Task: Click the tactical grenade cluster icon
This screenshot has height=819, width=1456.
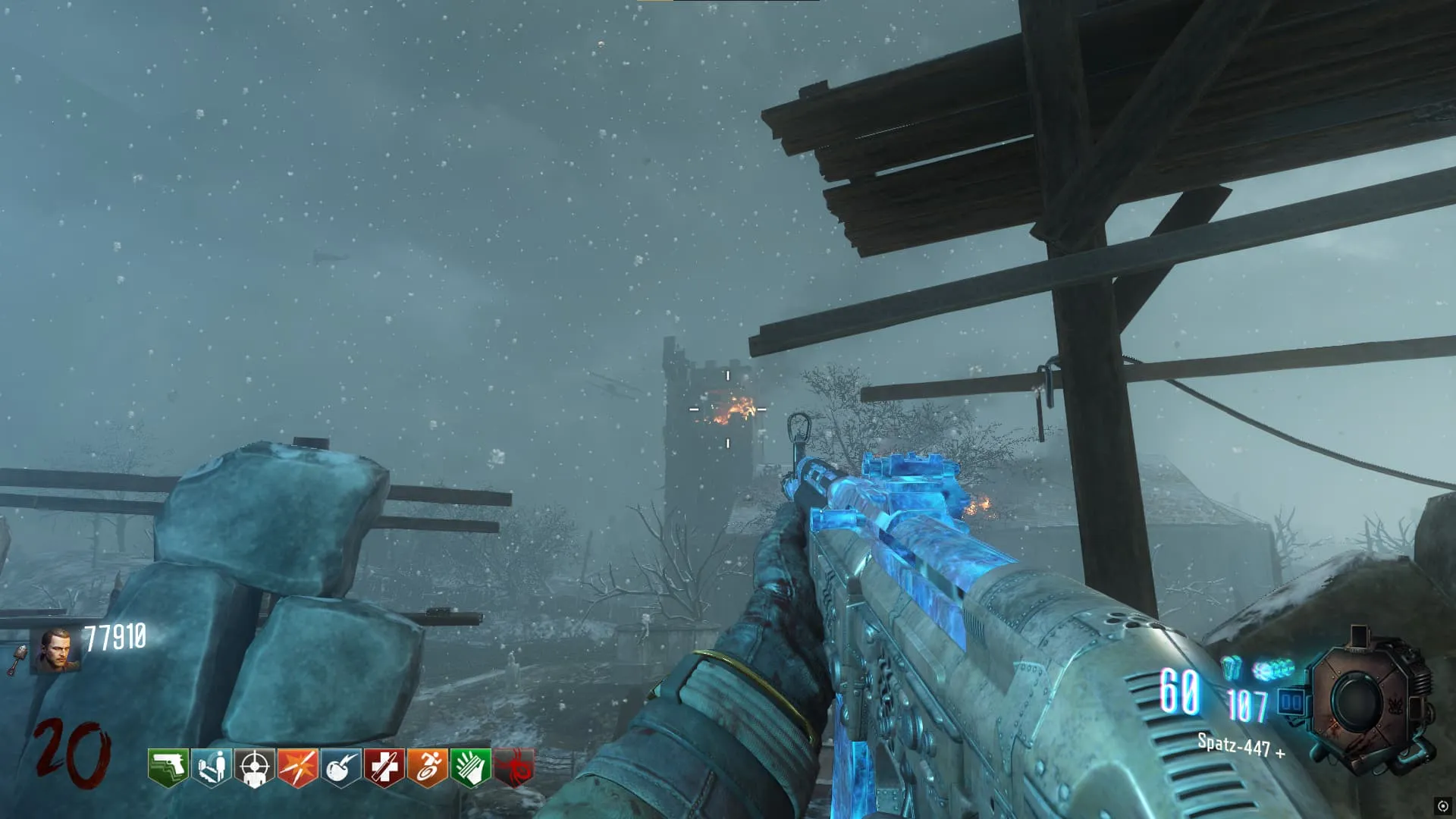Action: 1272,670
